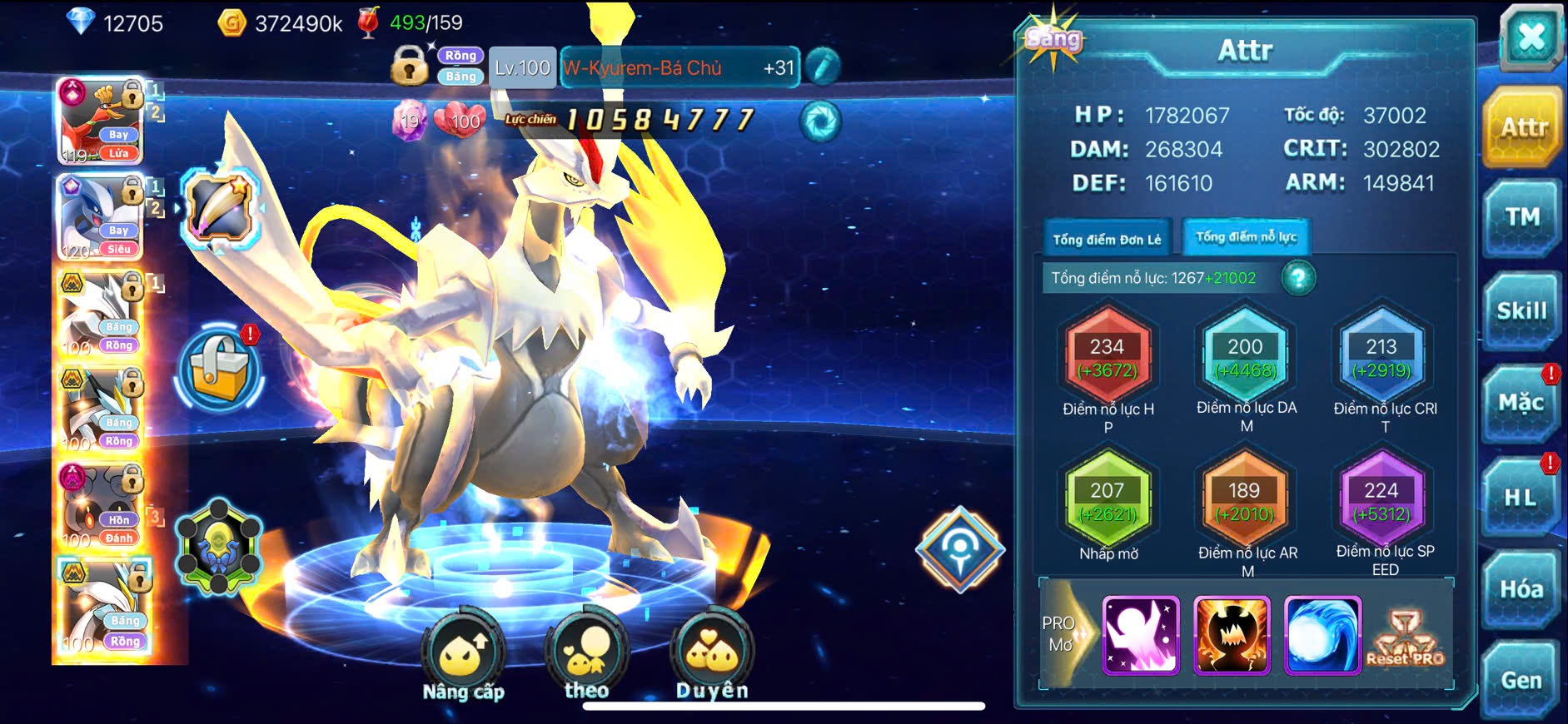
Task: Open the Duyên bond button
Action: pos(712,657)
